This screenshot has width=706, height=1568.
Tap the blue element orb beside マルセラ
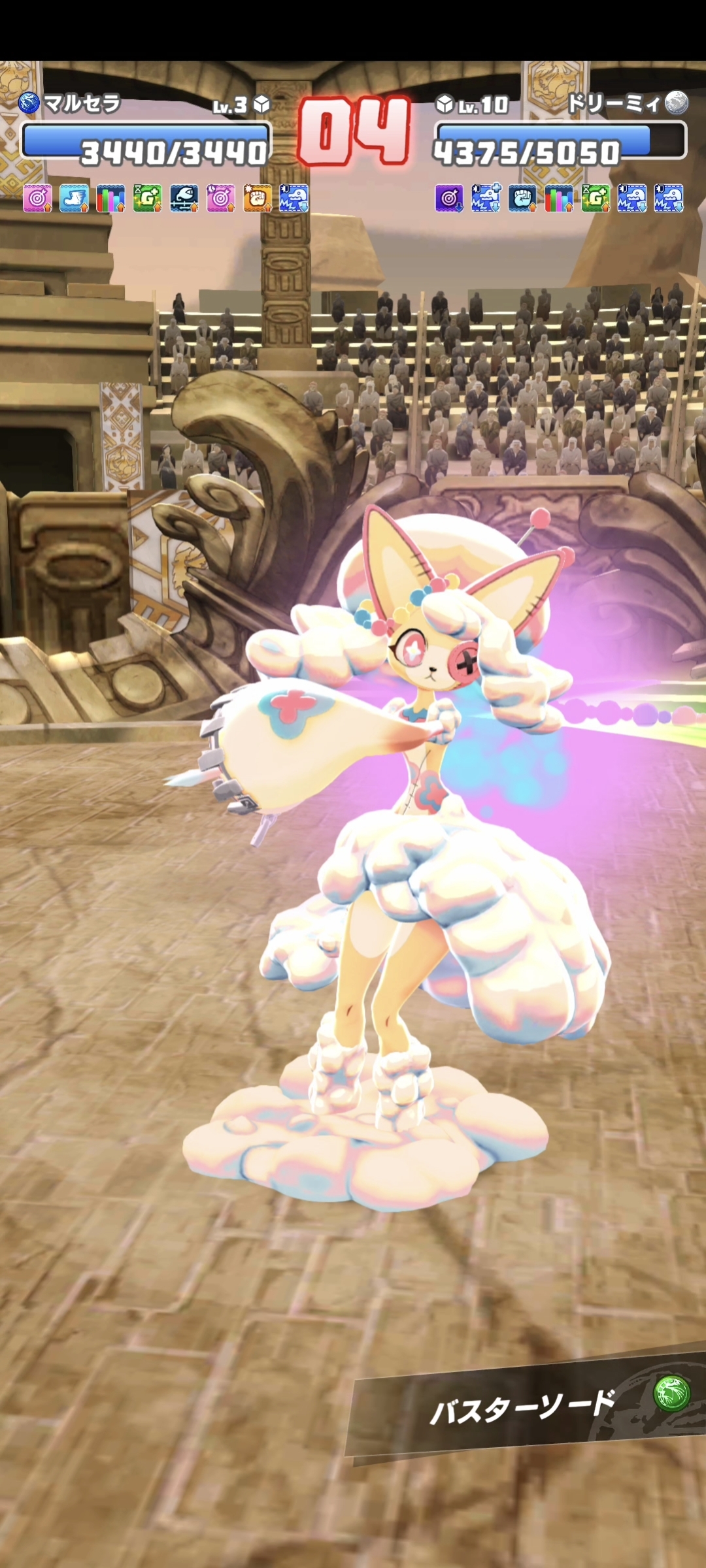point(29,103)
